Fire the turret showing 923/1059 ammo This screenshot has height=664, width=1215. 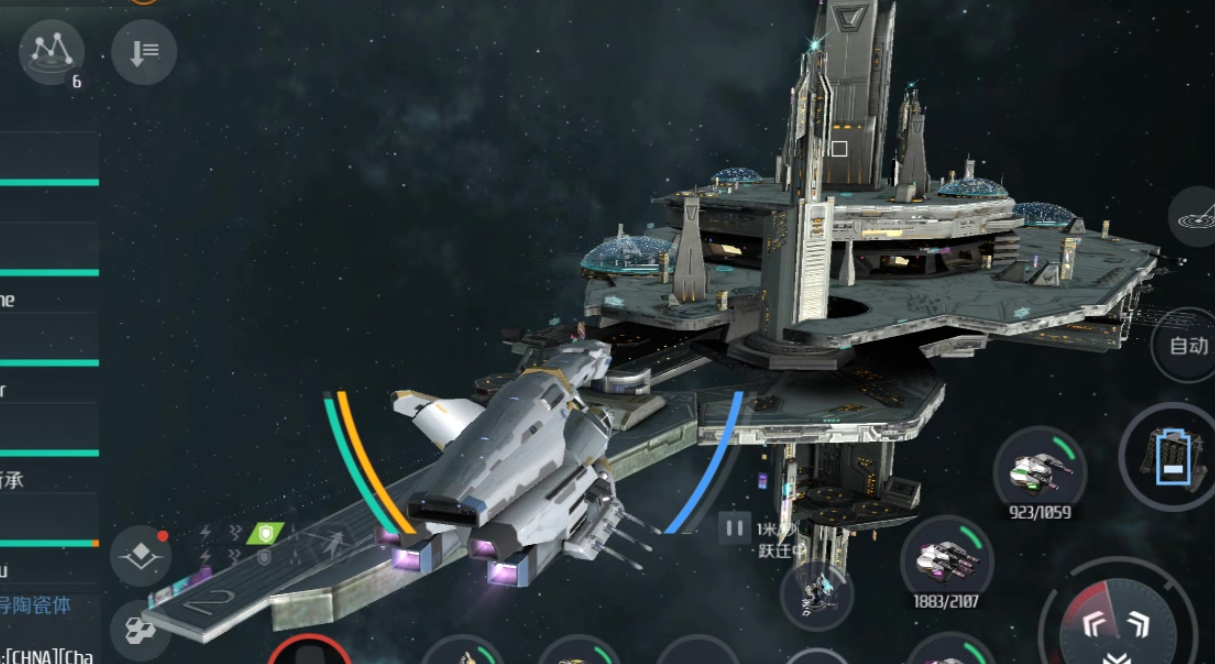[x=1039, y=469]
